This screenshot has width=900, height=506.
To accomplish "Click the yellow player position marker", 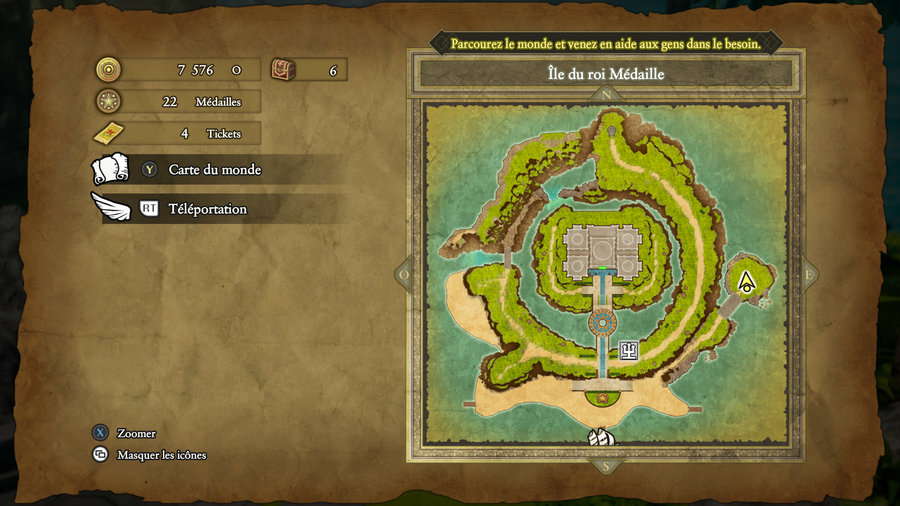I will pyautogui.click(x=745, y=281).
